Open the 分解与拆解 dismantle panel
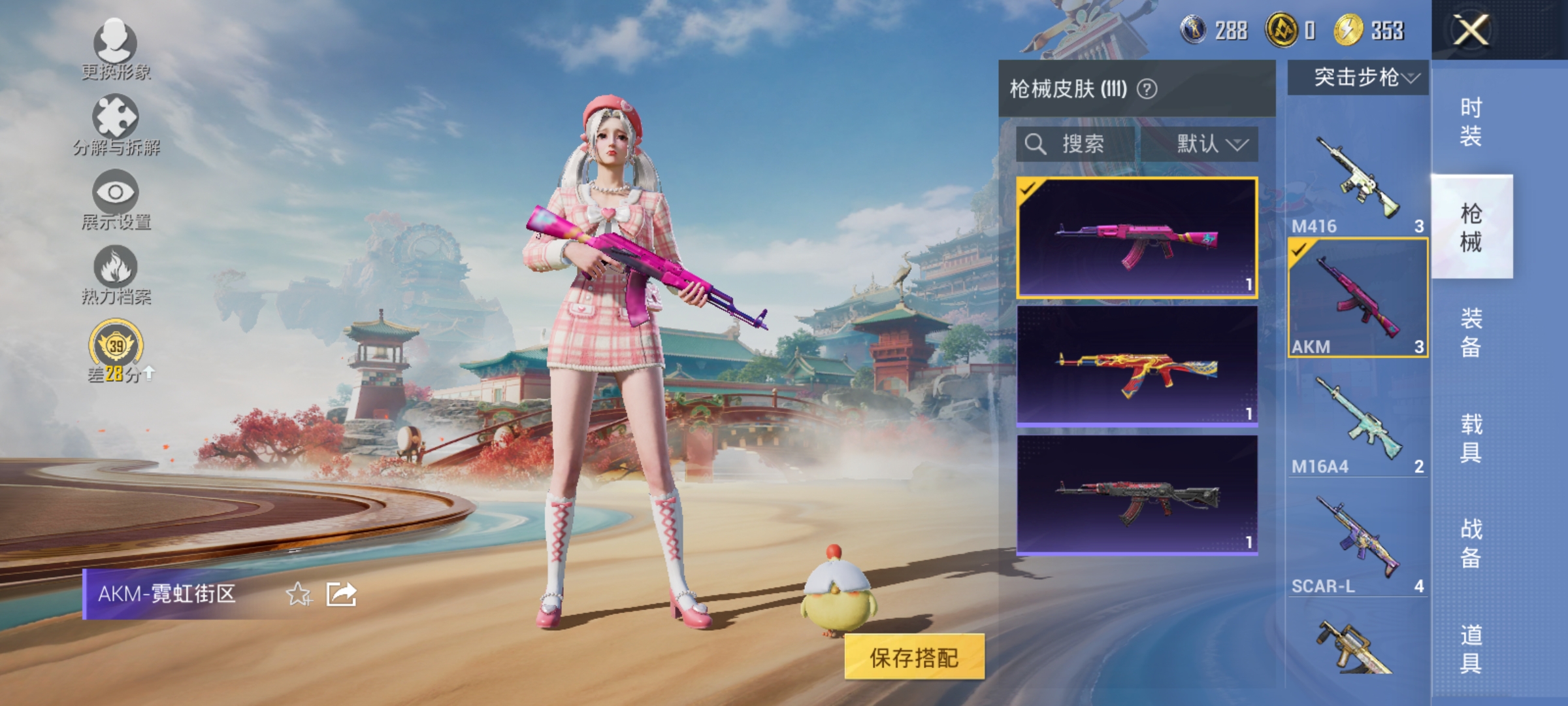 point(116,121)
